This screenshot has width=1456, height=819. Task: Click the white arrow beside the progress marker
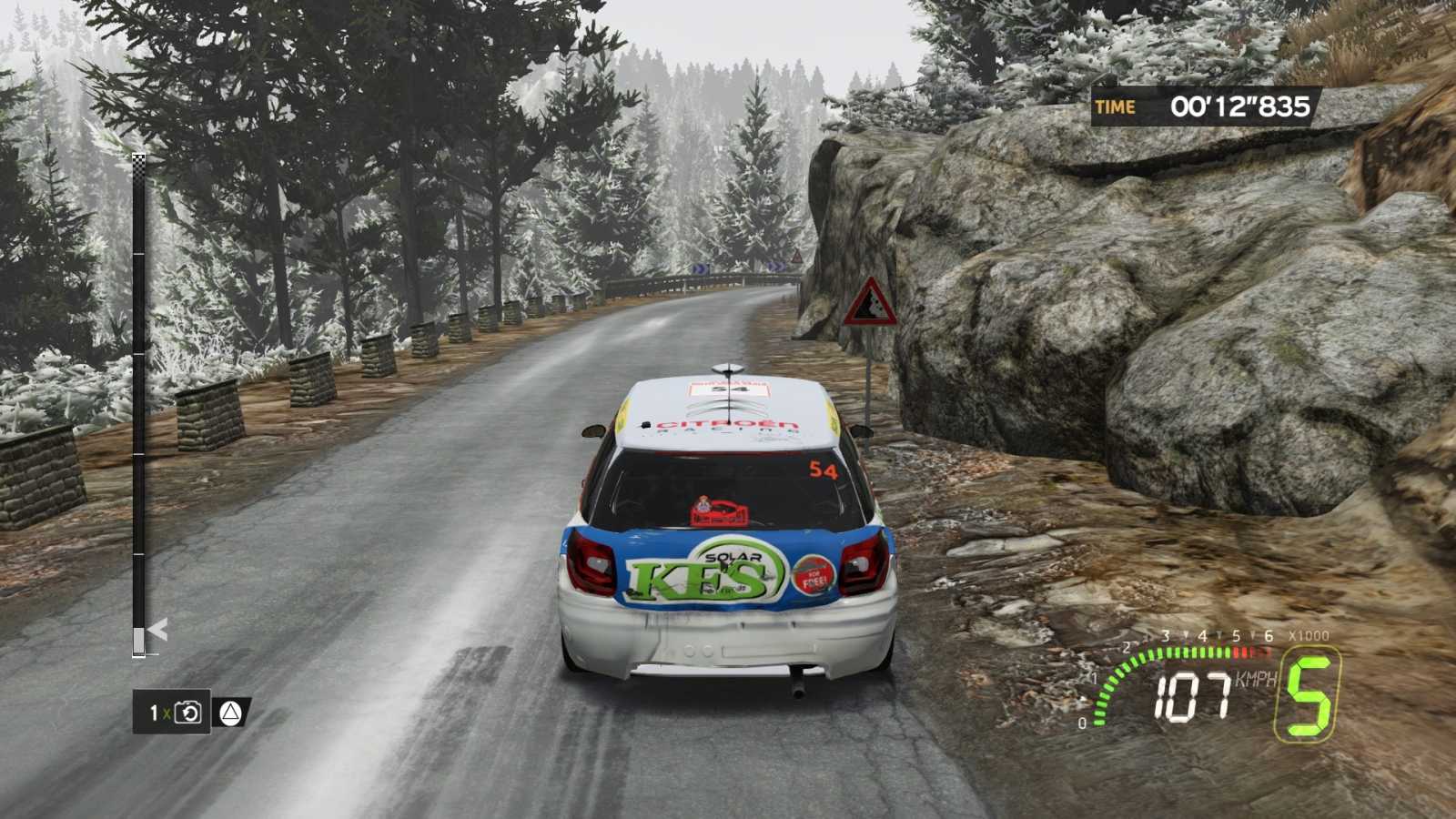[x=158, y=629]
